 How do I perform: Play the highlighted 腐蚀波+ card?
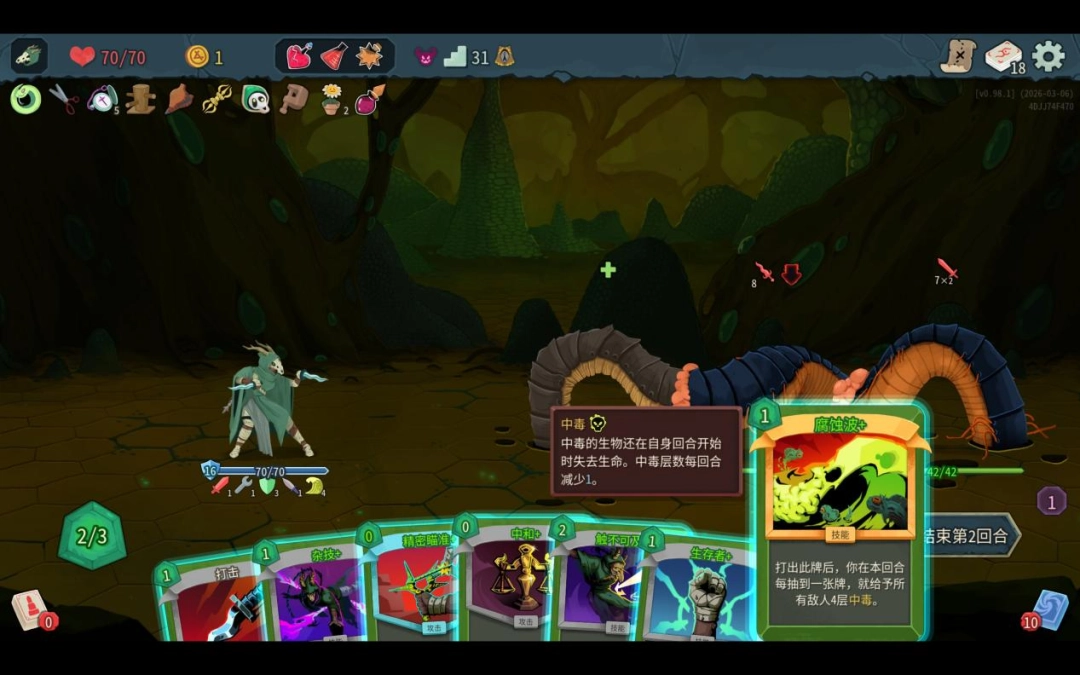(840, 520)
